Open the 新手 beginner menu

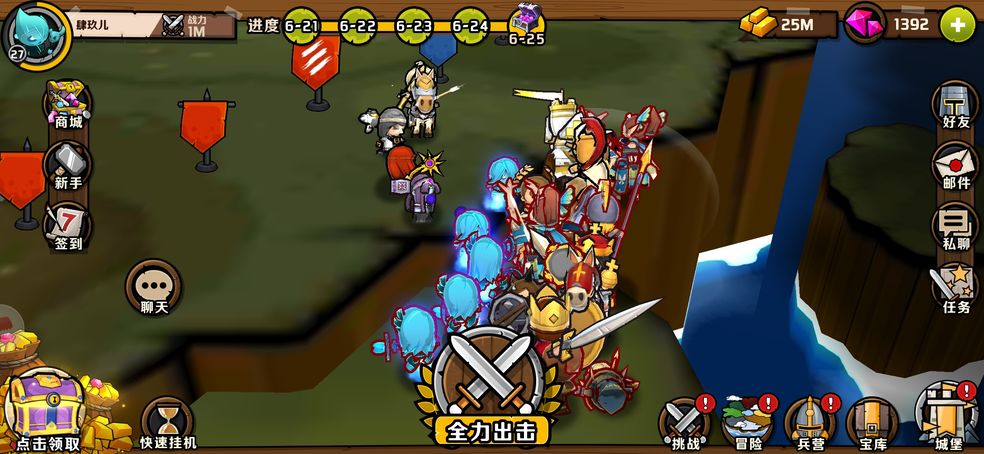click(x=68, y=165)
